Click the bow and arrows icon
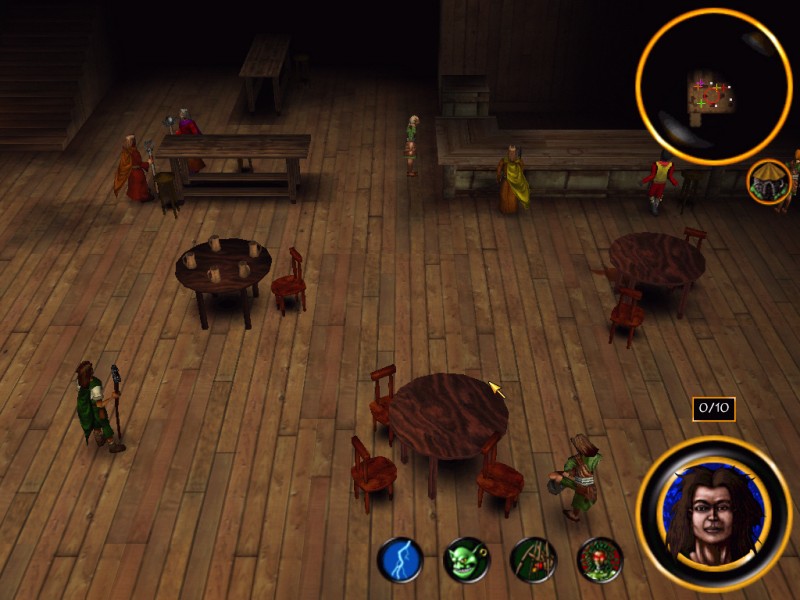Image resolution: width=800 pixels, height=600 pixels. [x=533, y=560]
